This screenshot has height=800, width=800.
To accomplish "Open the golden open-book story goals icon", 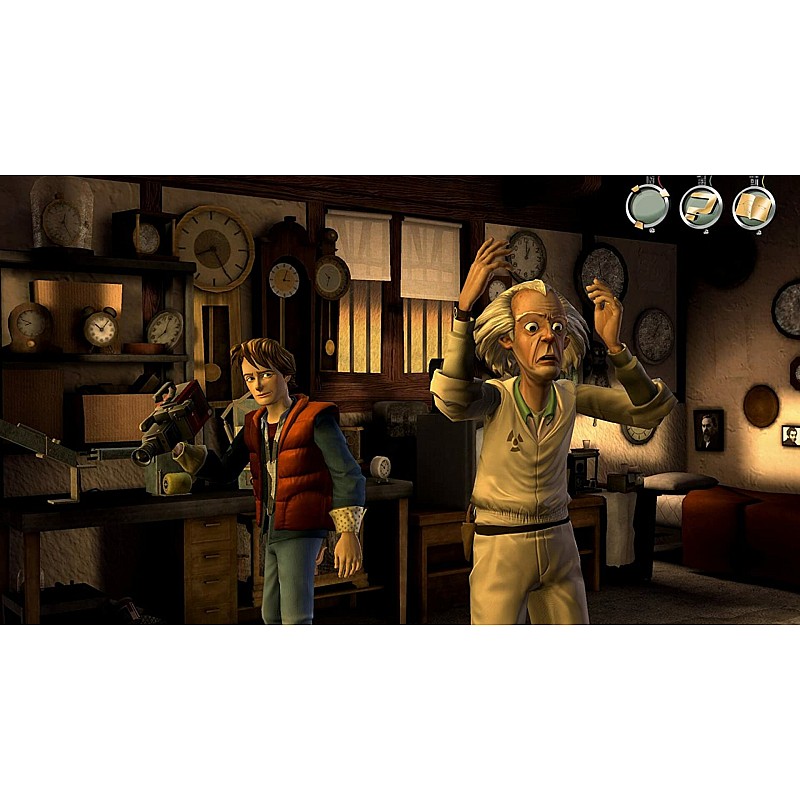I will click(x=754, y=208).
